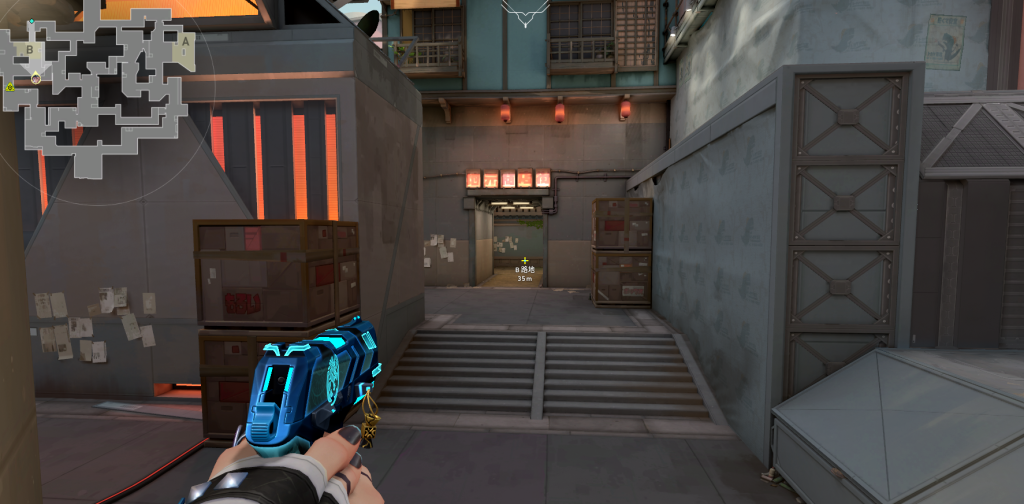Click the yellow ping marker labelled 35 m

525,261
